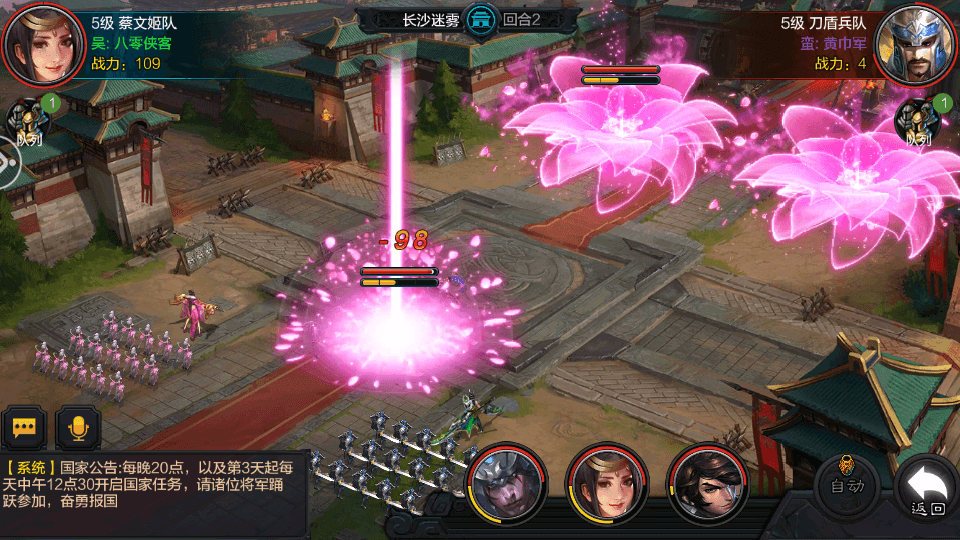
Task: Select the dark-haired masked general portrait
Action: tap(708, 483)
